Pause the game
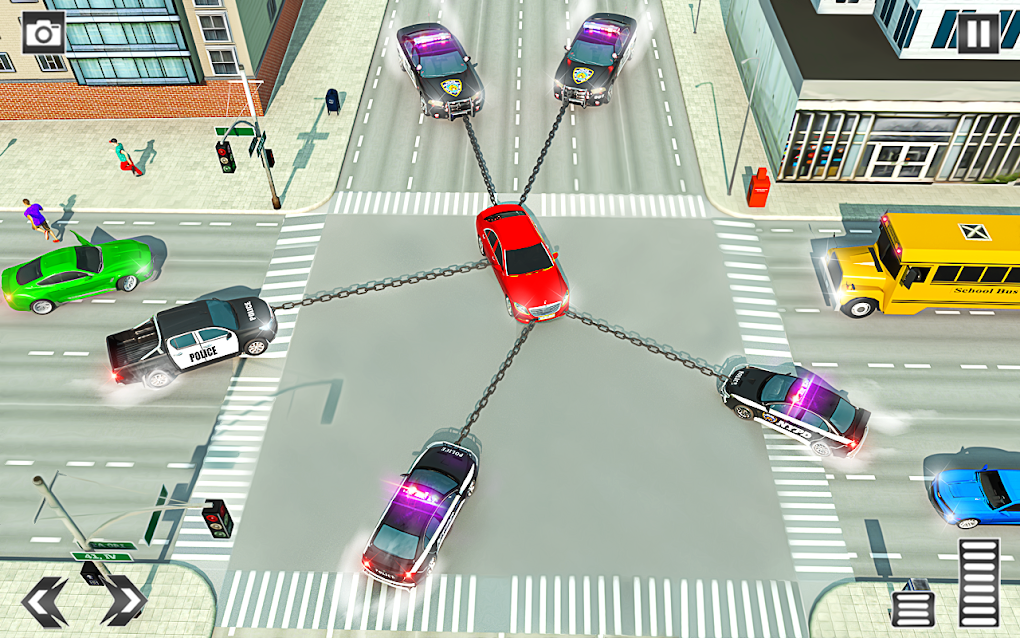 (x=977, y=33)
